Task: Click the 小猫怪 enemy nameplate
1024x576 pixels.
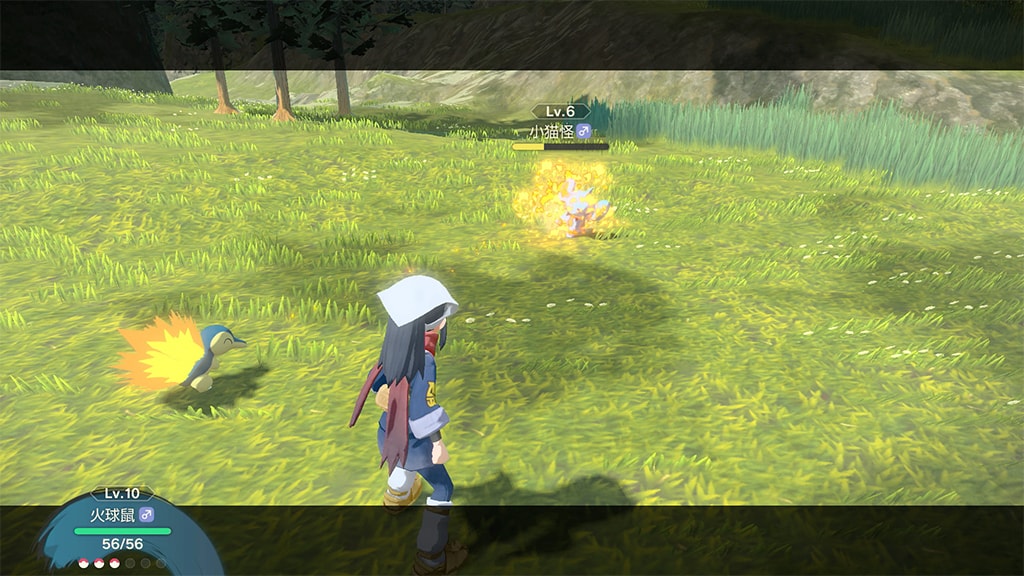Action: [x=560, y=131]
